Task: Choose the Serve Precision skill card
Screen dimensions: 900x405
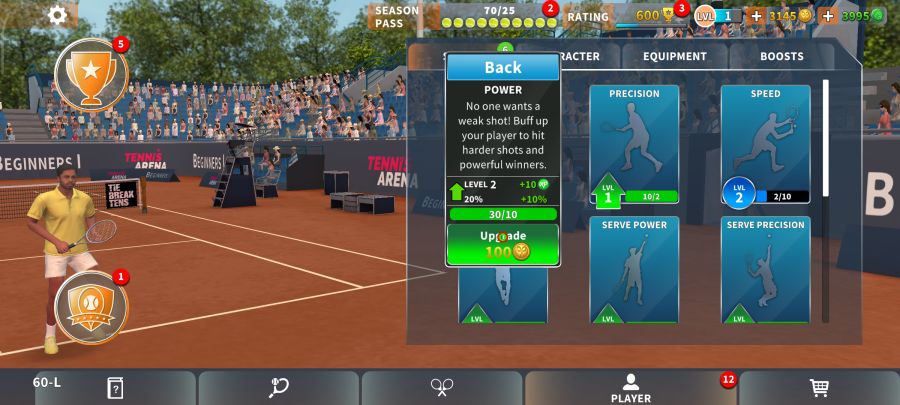Action: tap(765, 270)
